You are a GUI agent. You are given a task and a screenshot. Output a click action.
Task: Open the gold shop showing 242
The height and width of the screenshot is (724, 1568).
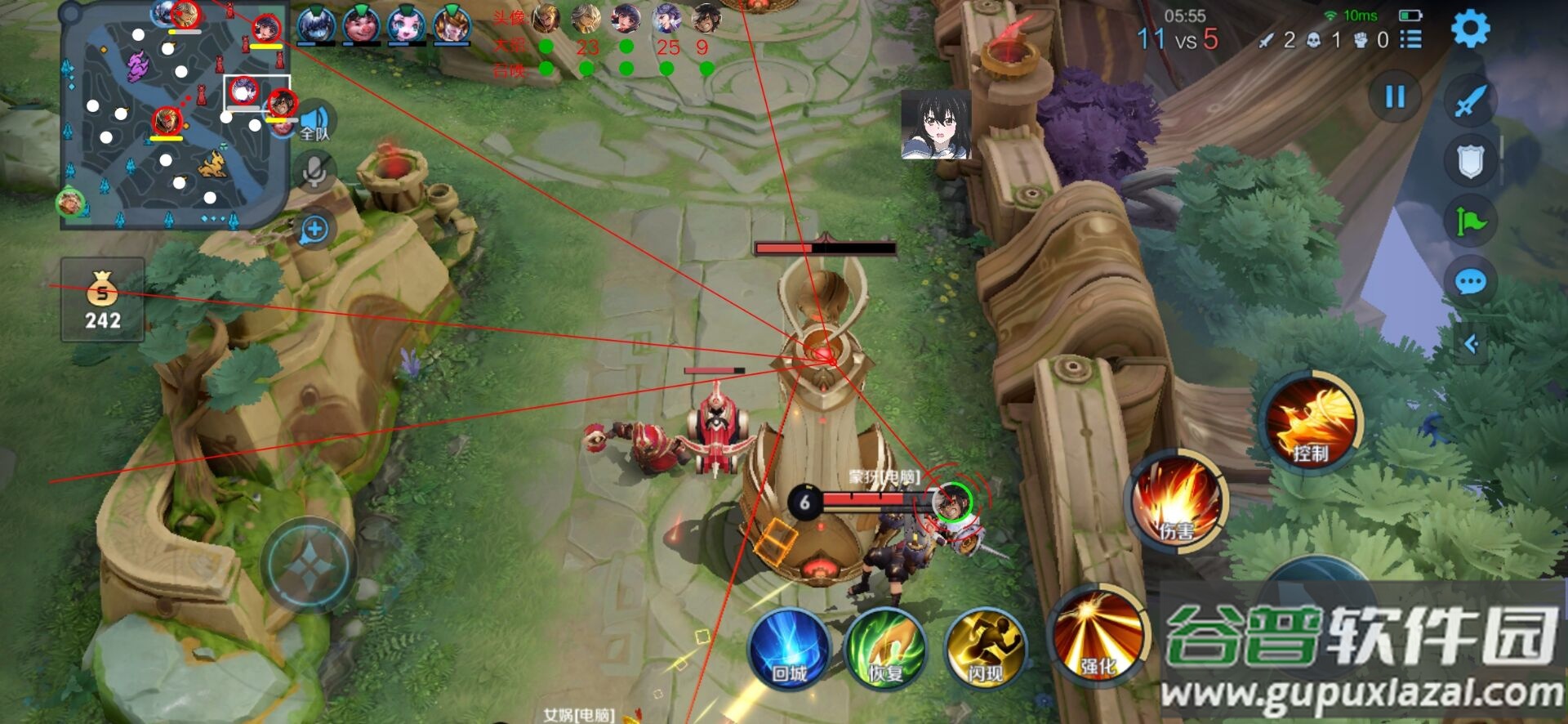tap(103, 300)
